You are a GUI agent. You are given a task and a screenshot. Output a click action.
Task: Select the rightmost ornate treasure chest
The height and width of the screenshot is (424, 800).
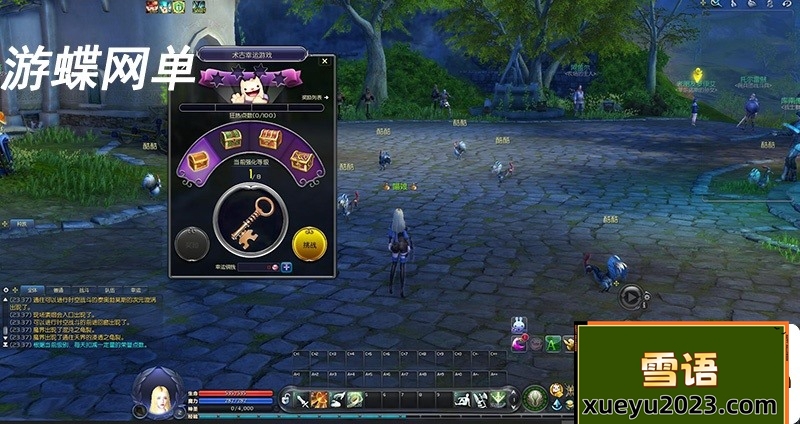pos(302,160)
